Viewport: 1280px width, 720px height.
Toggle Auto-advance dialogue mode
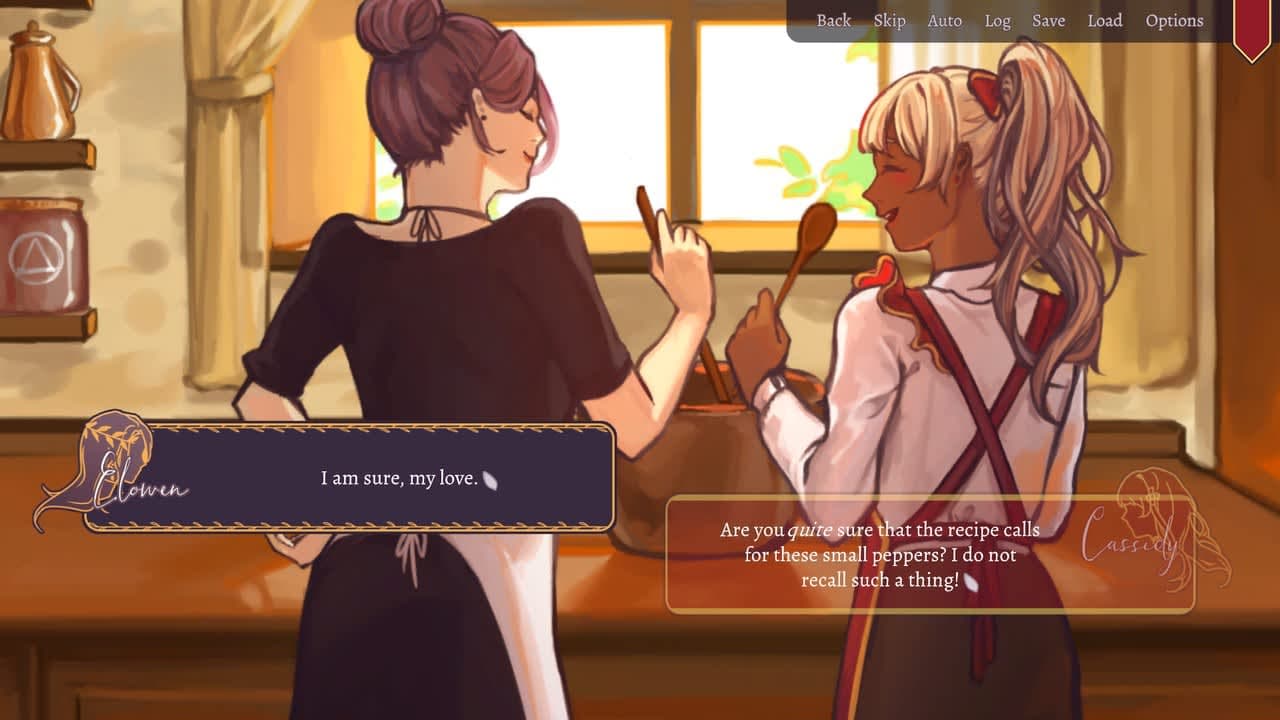pos(943,20)
